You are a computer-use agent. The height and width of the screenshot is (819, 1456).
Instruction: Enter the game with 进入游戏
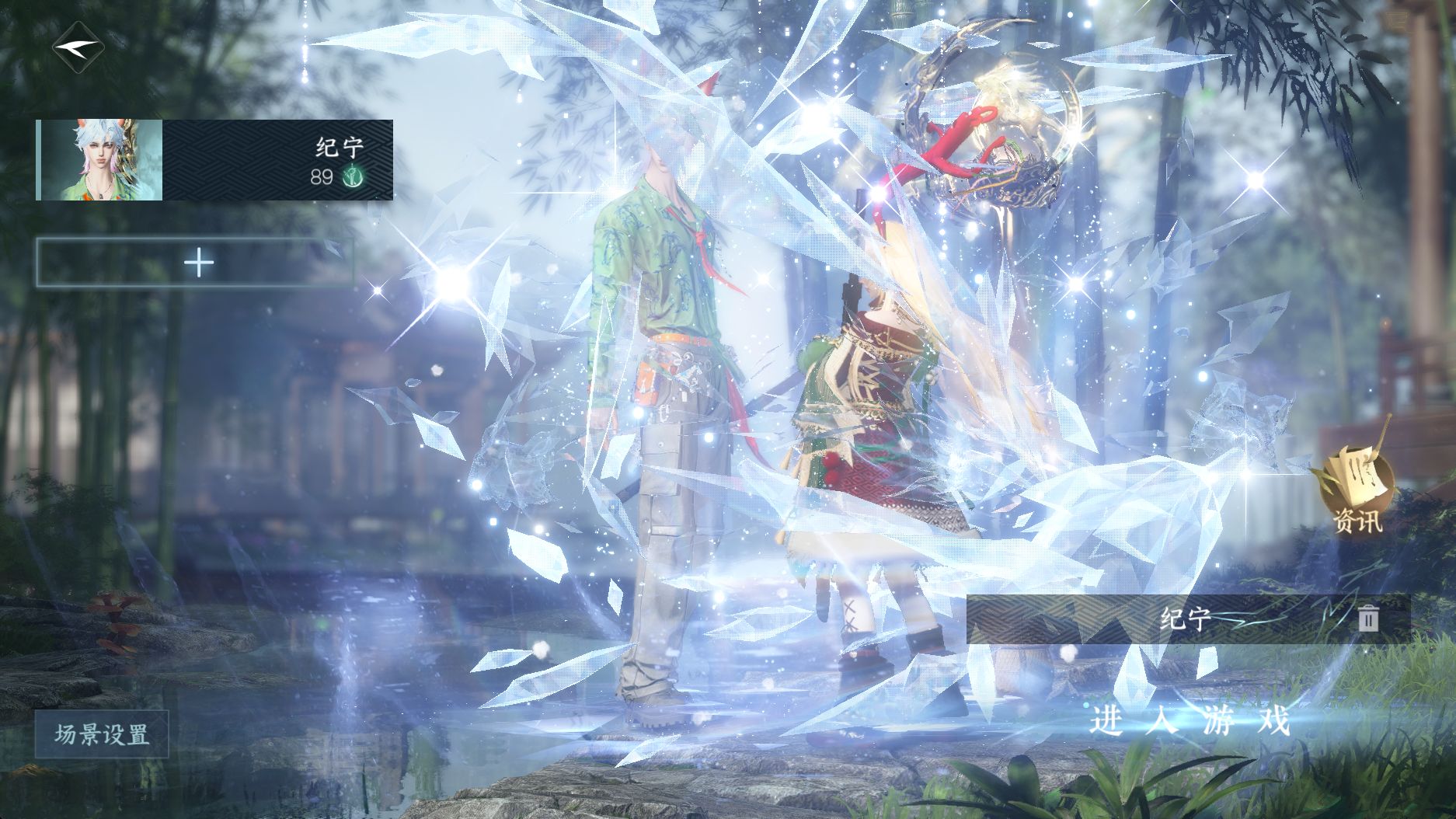[x=1190, y=721]
